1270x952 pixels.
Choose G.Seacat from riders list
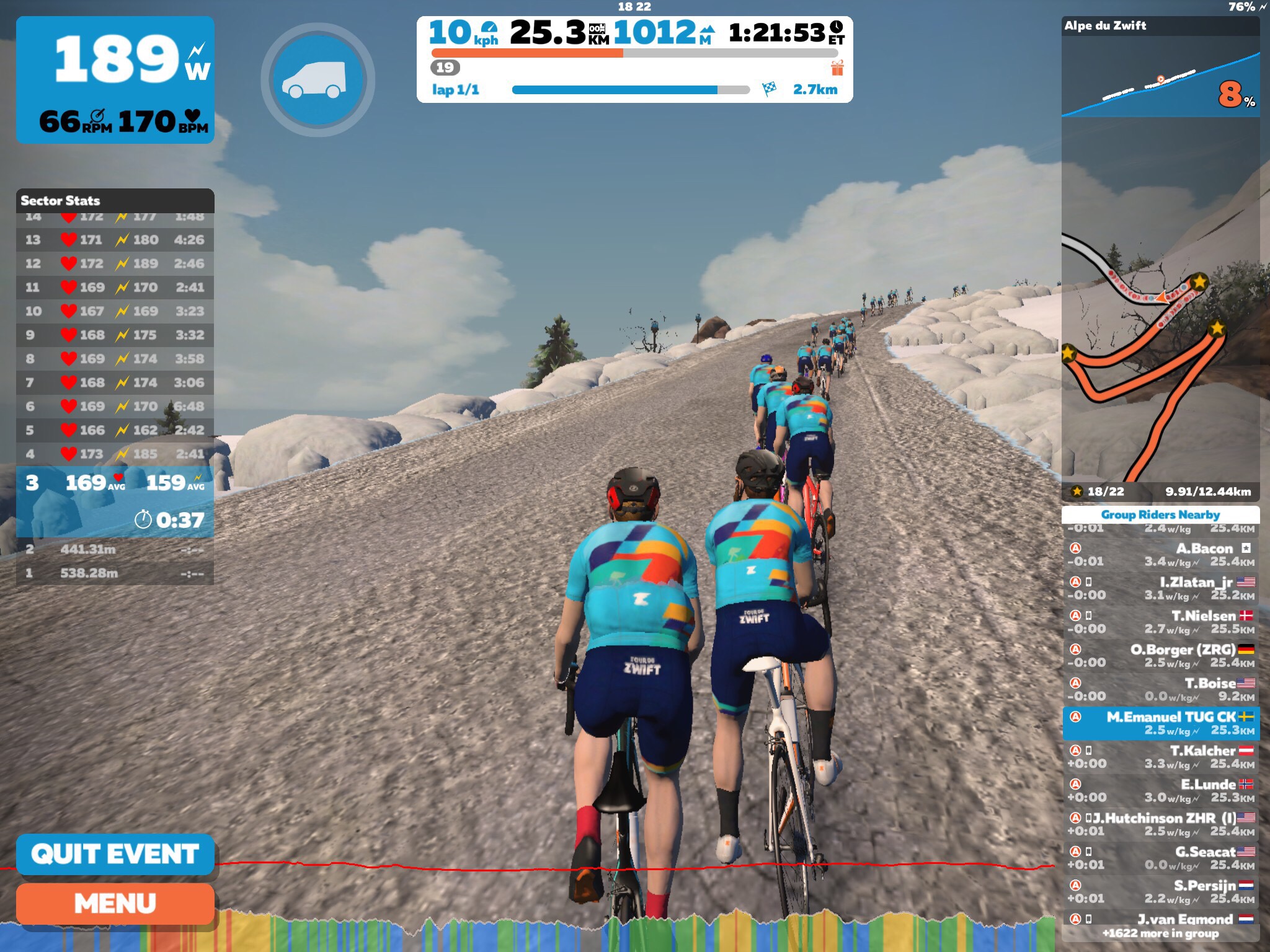[1160, 858]
